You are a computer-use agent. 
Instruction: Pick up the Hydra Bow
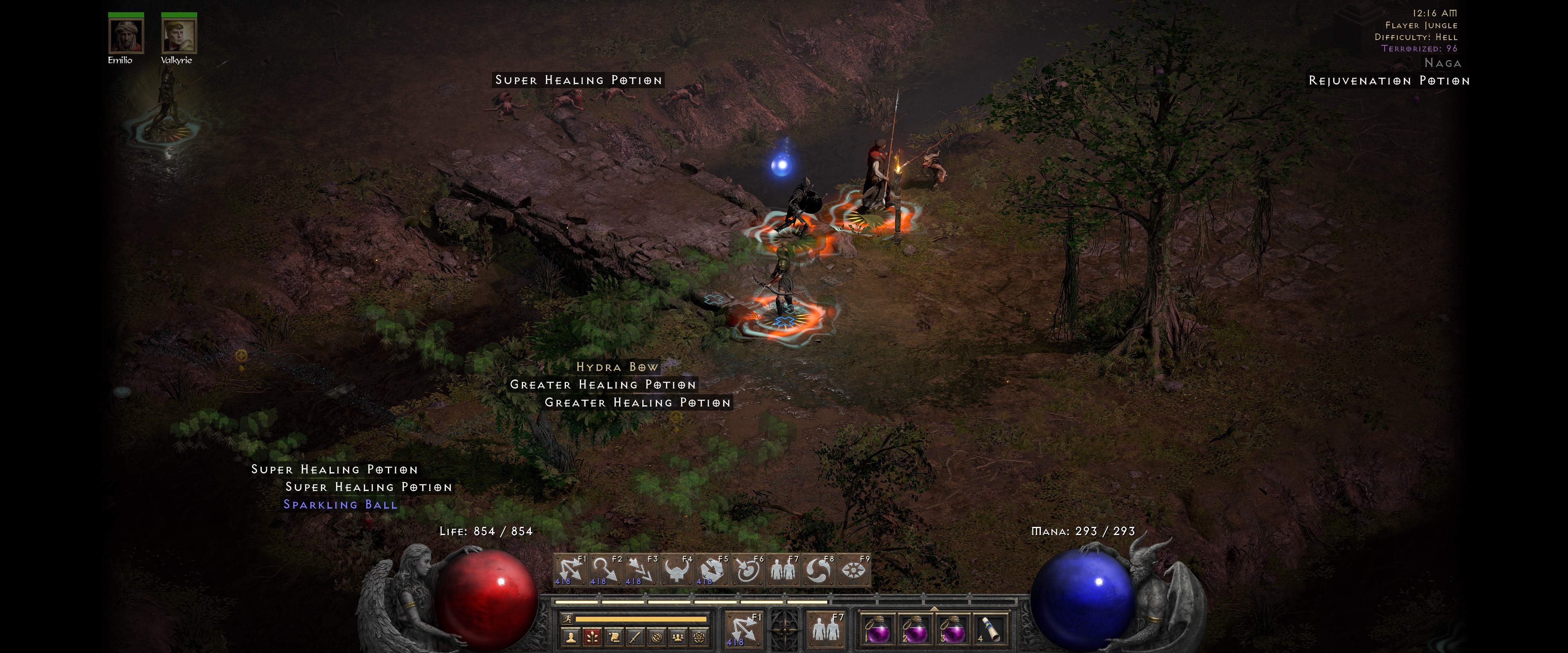(617, 368)
